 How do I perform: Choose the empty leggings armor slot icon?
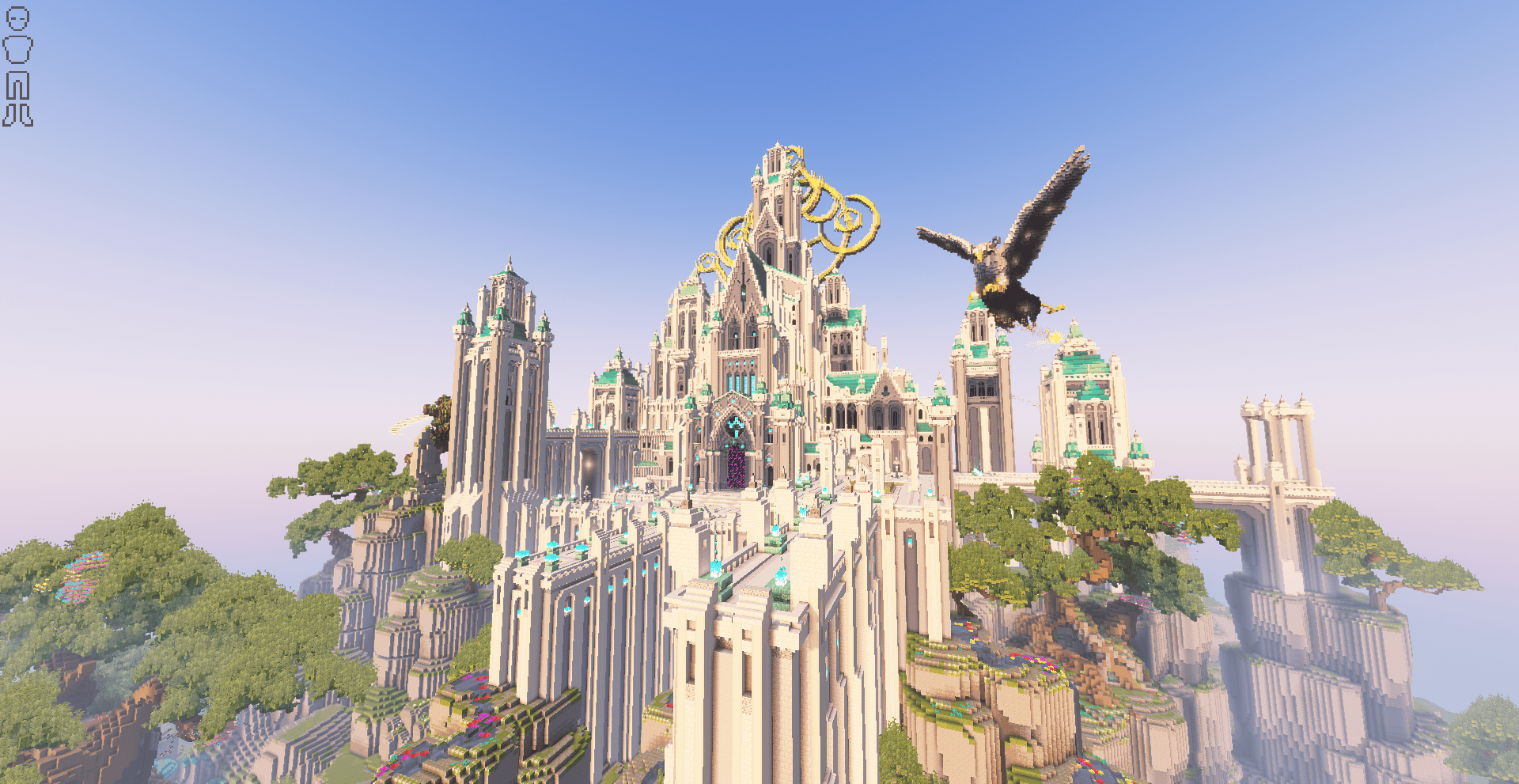(17, 85)
